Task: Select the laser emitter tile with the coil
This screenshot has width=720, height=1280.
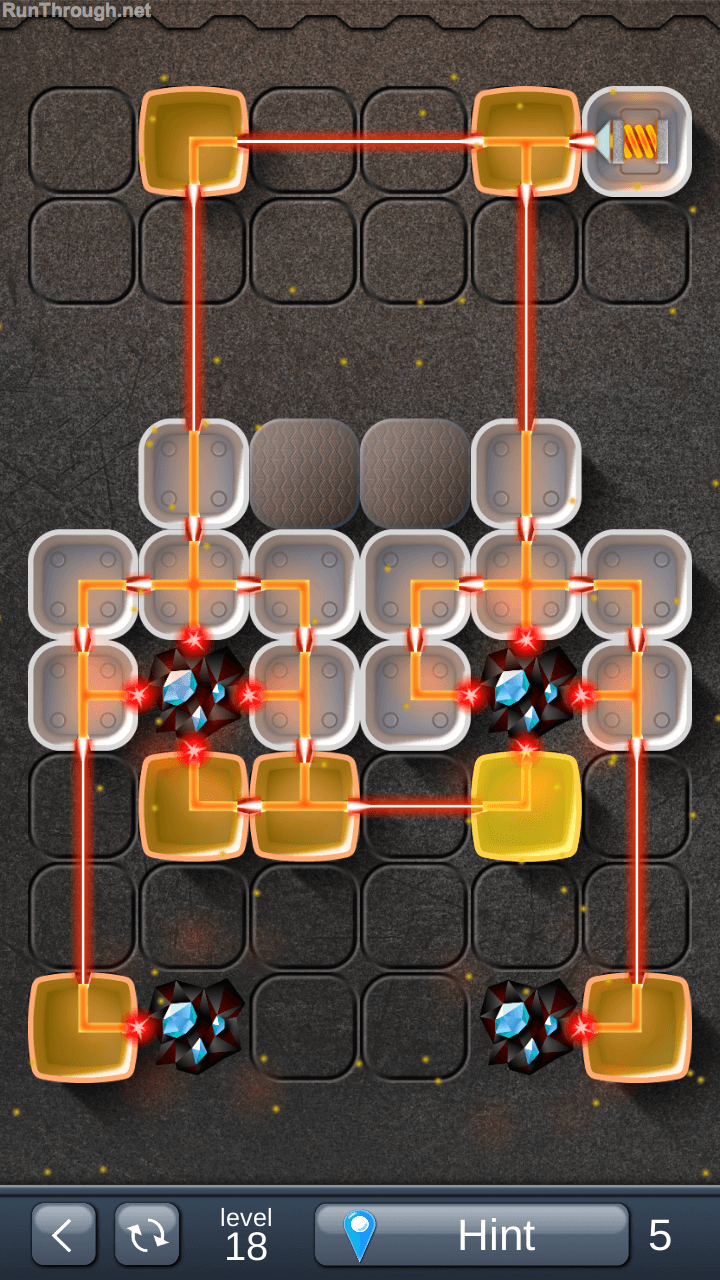Action: [637, 141]
